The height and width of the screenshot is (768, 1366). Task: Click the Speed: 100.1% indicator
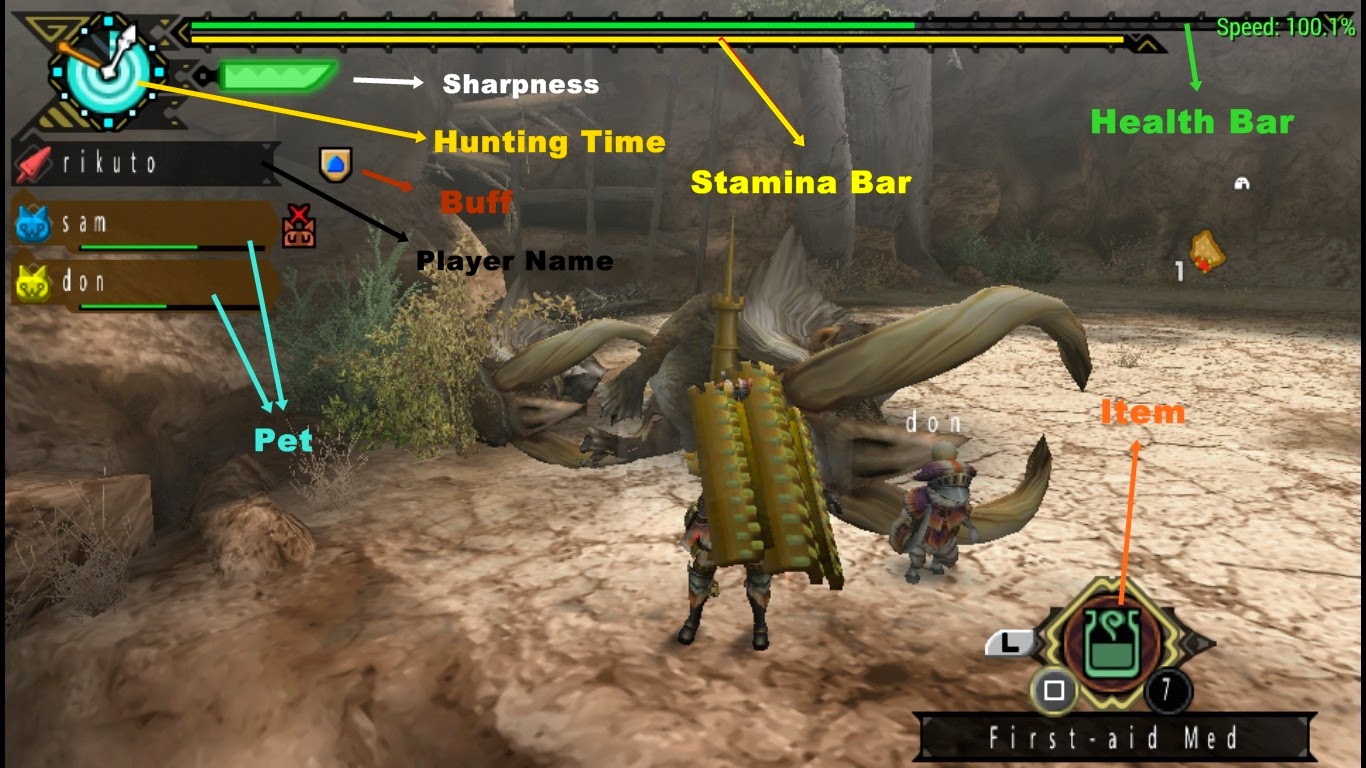(x=1283, y=27)
